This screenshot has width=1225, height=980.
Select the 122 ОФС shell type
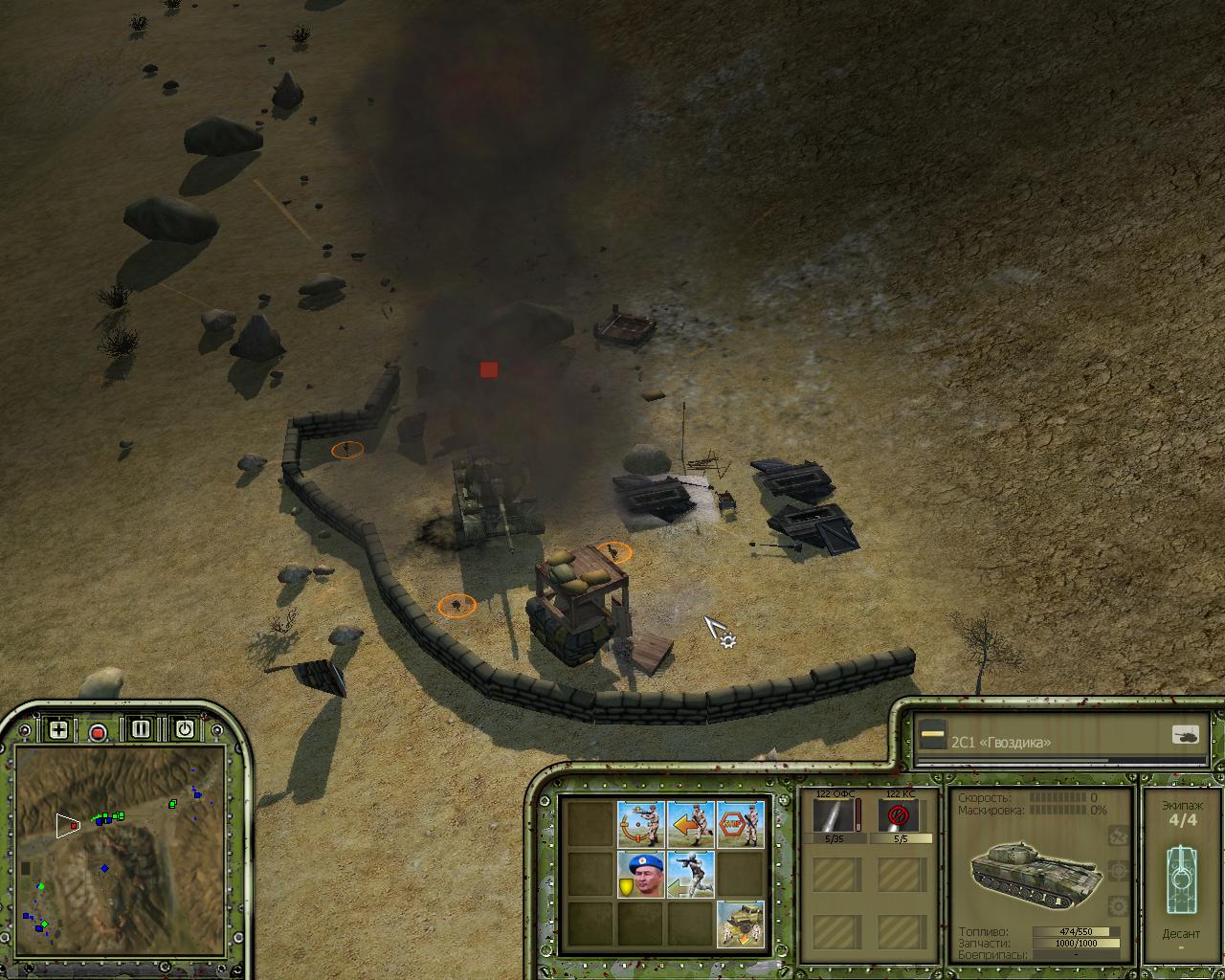pos(836,817)
